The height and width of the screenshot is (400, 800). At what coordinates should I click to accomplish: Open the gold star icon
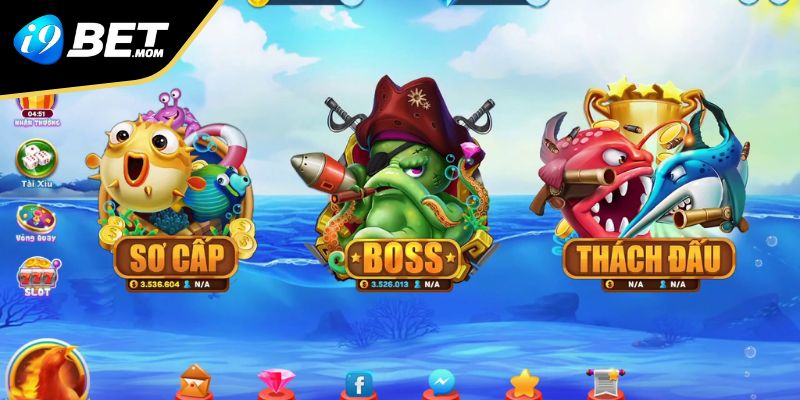pos(523,383)
